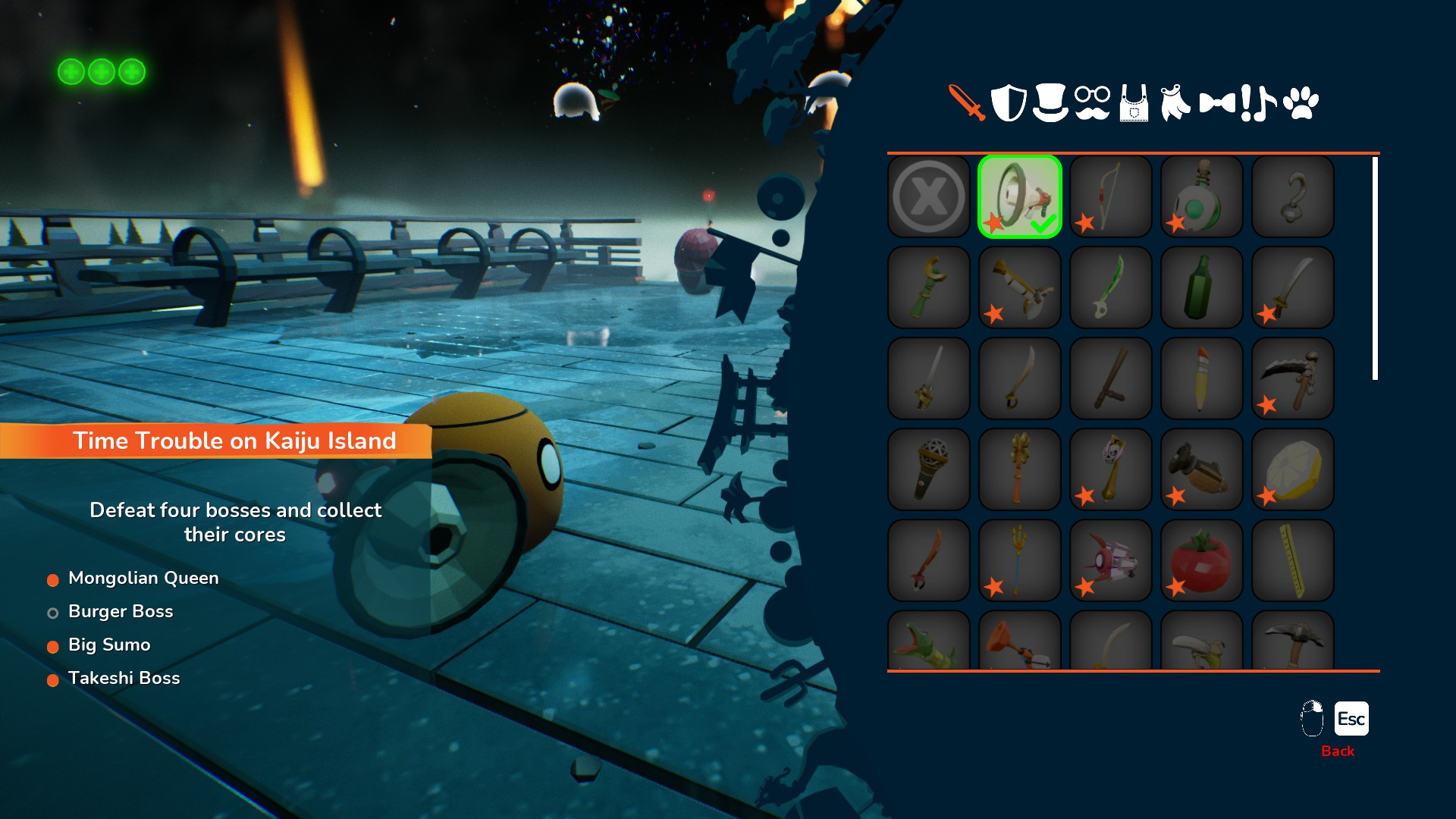This screenshot has height=819, width=1456.
Task: Choose the yellow ruler weapon
Action: pos(1293,560)
